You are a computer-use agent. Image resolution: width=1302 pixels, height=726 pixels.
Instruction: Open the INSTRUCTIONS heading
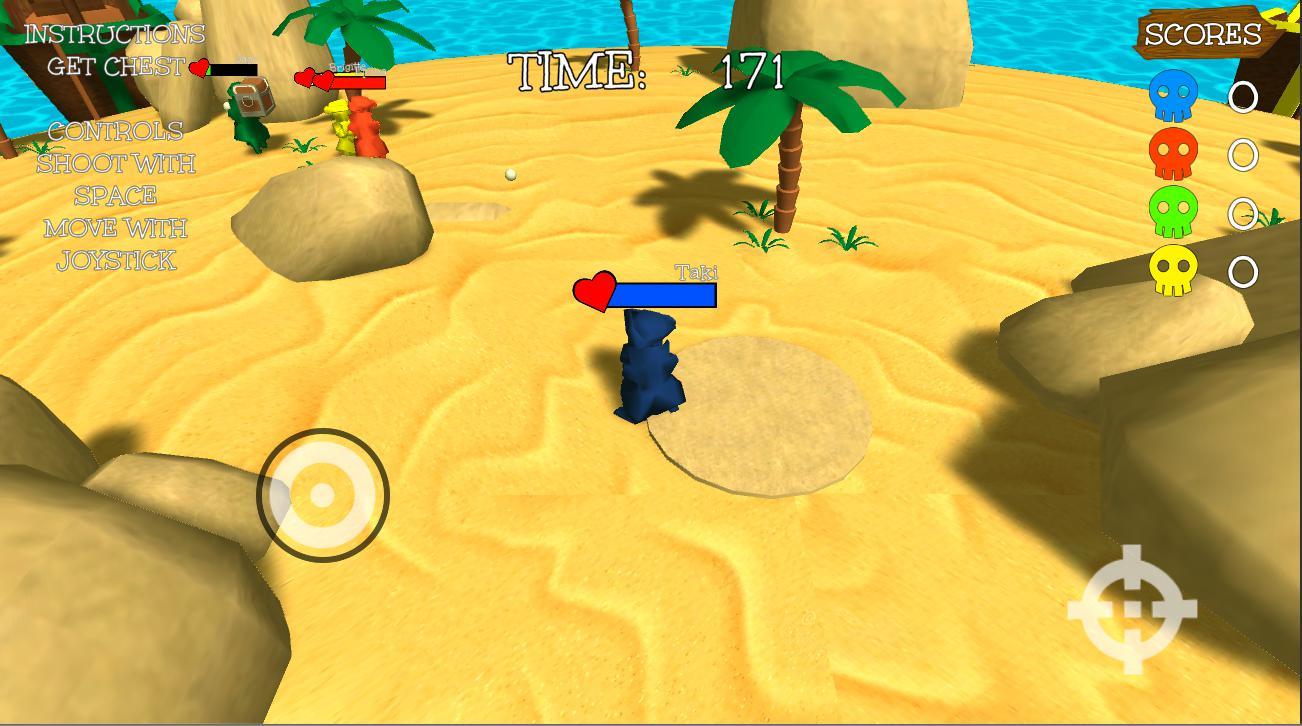pos(113,33)
